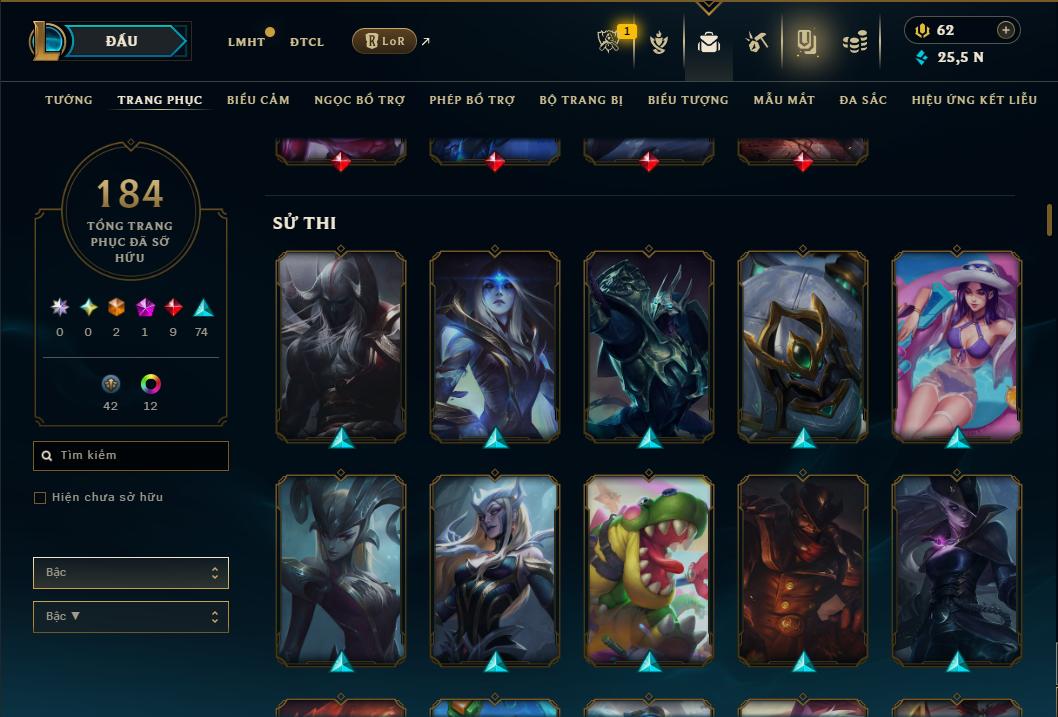Click the Tìm kiếm search box
1058x717 pixels.
(131, 456)
